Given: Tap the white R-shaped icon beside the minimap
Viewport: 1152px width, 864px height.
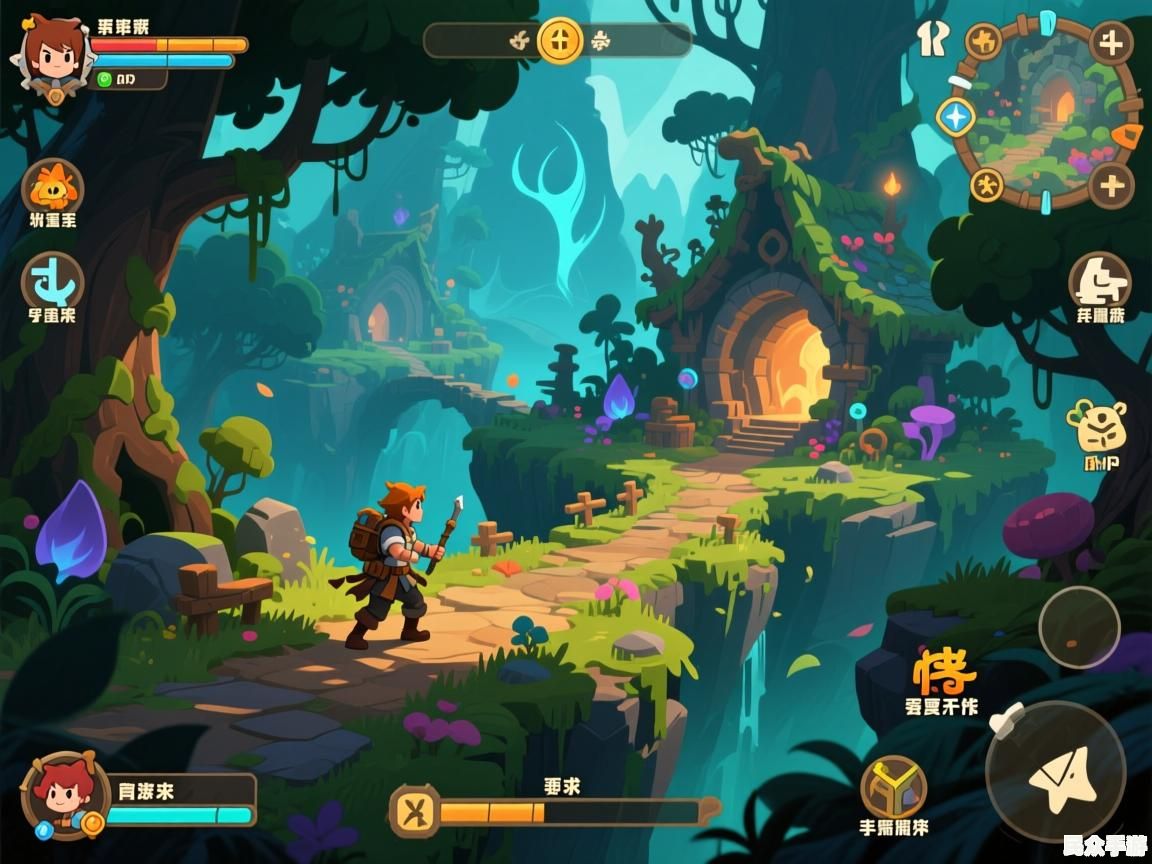Looking at the screenshot, I should click(x=932, y=38).
